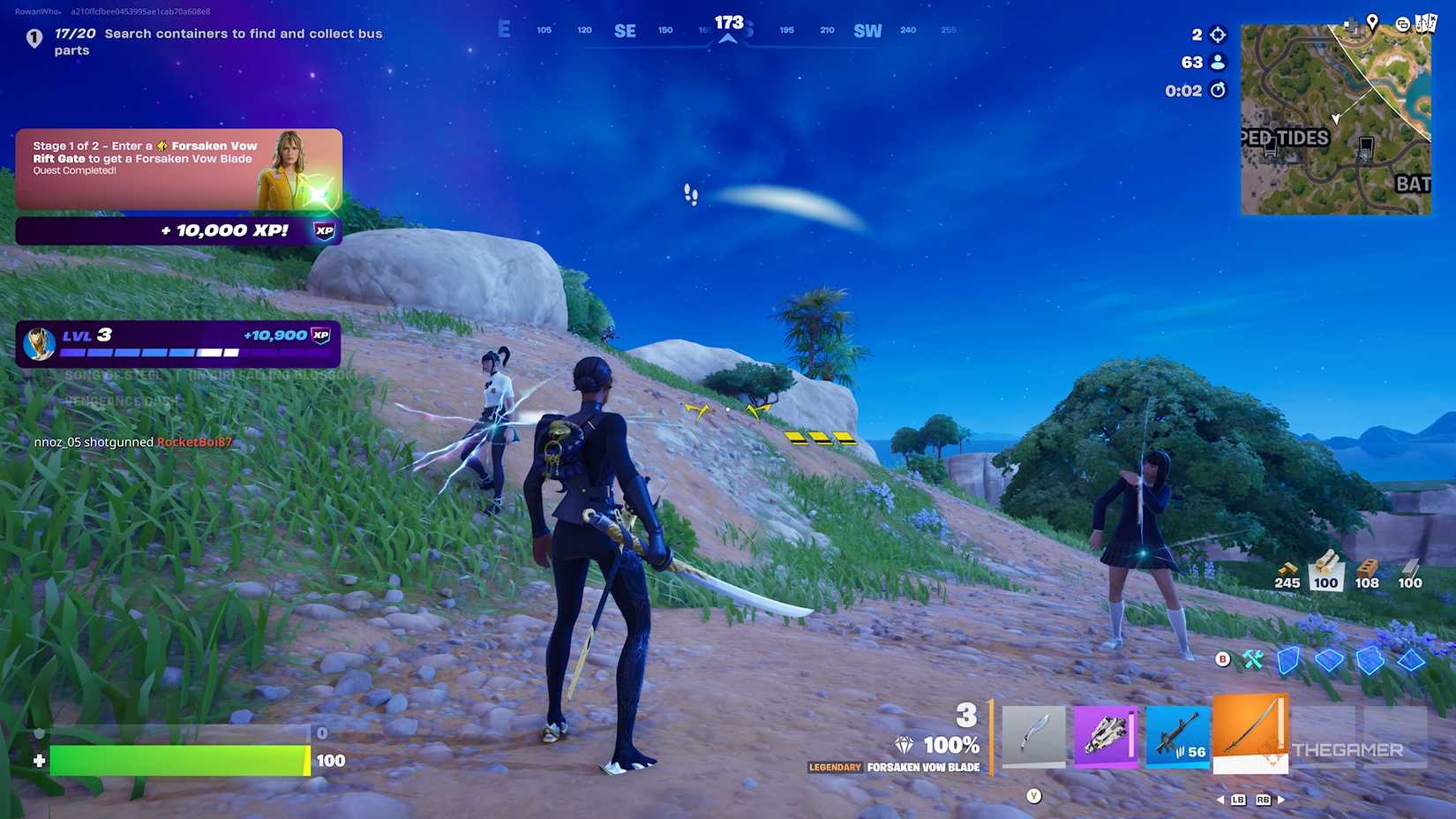
Task: Select the roof build piece icon
Action: click(x=1411, y=660)
